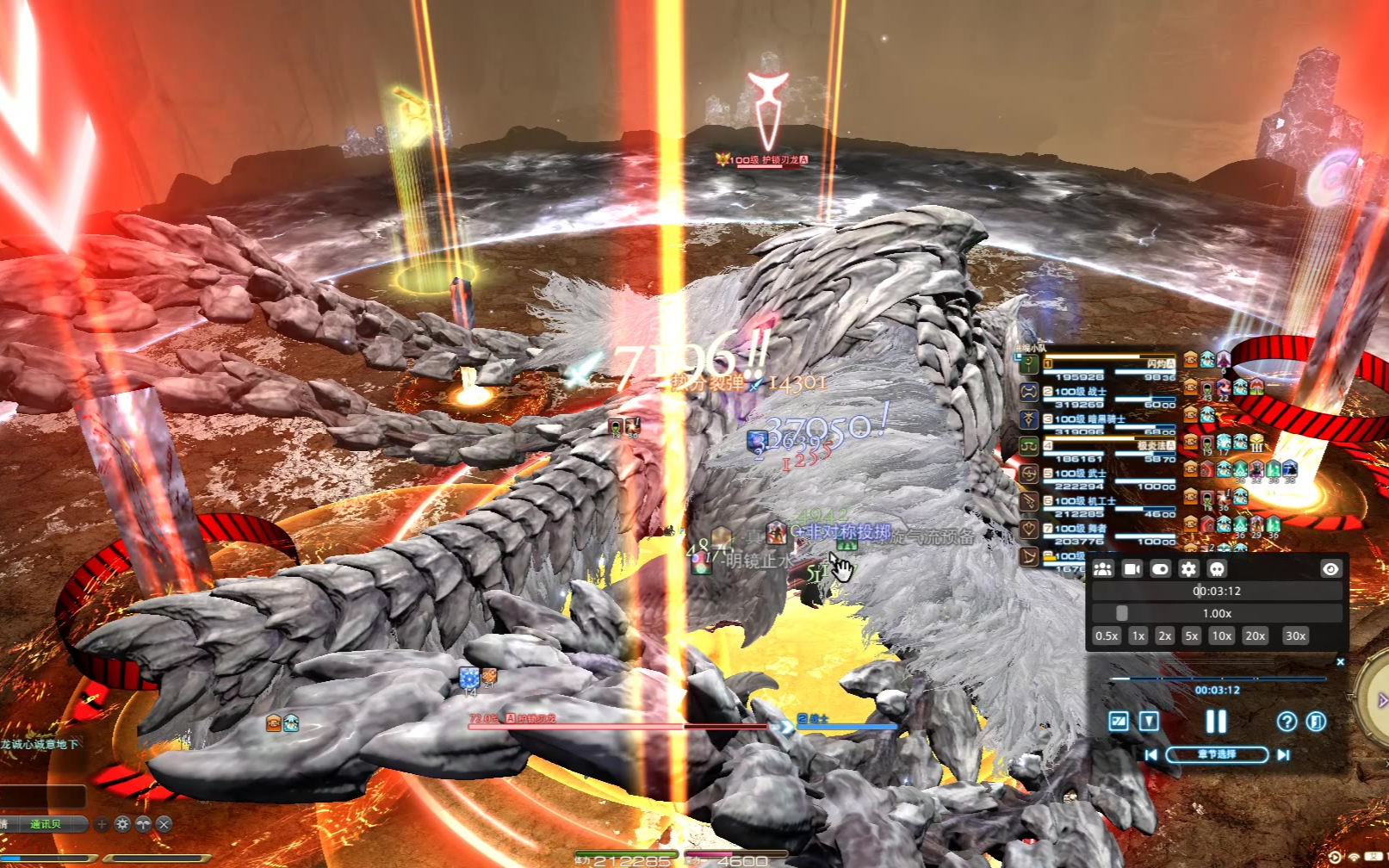The height and width of the screenshot is (868, 1389).
Task: Close the chat log with the X button
Action: 164,824
